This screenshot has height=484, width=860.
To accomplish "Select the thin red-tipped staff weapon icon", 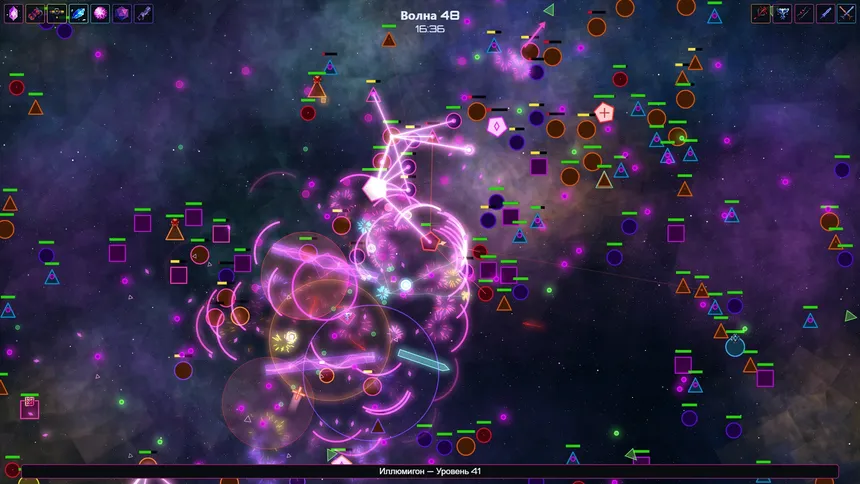I will pyautogui.click(x=804, y=14).
